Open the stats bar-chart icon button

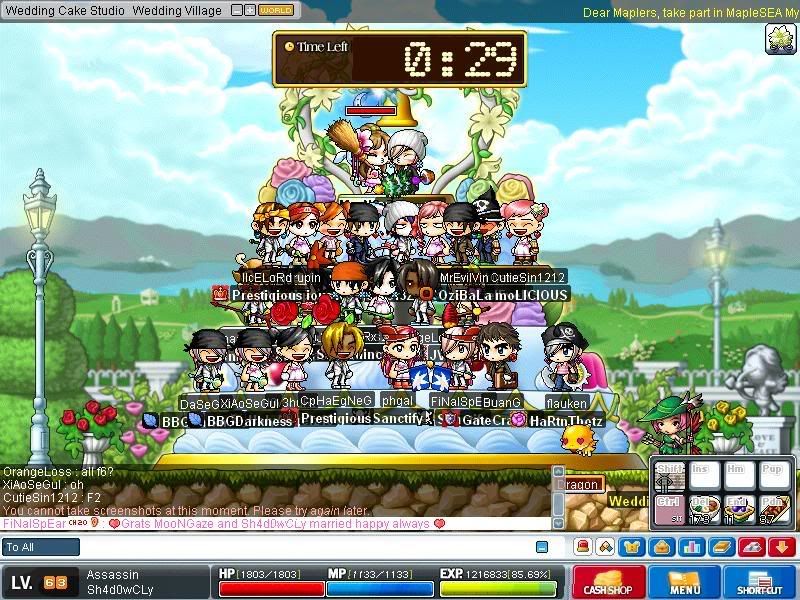coord(691,547)
